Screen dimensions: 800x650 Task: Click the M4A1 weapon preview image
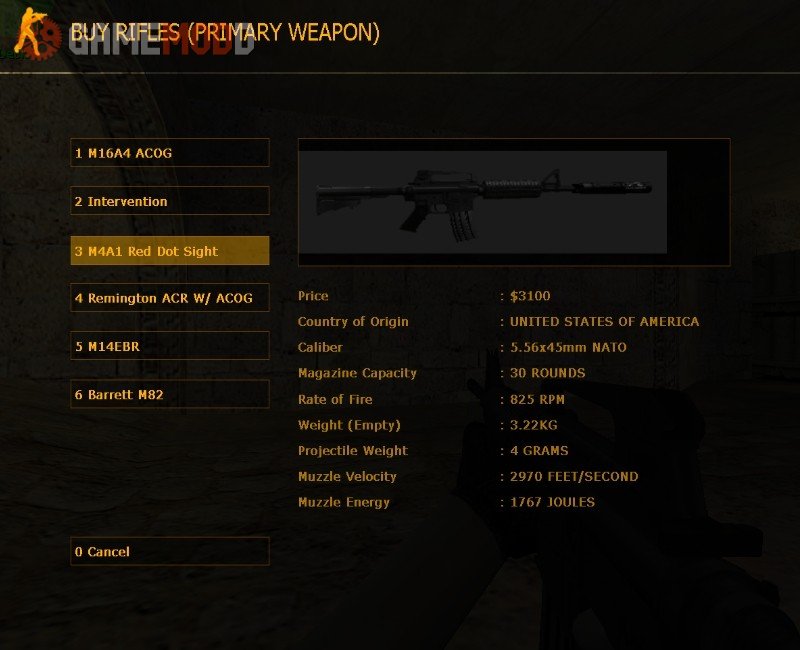click(484, 201)
